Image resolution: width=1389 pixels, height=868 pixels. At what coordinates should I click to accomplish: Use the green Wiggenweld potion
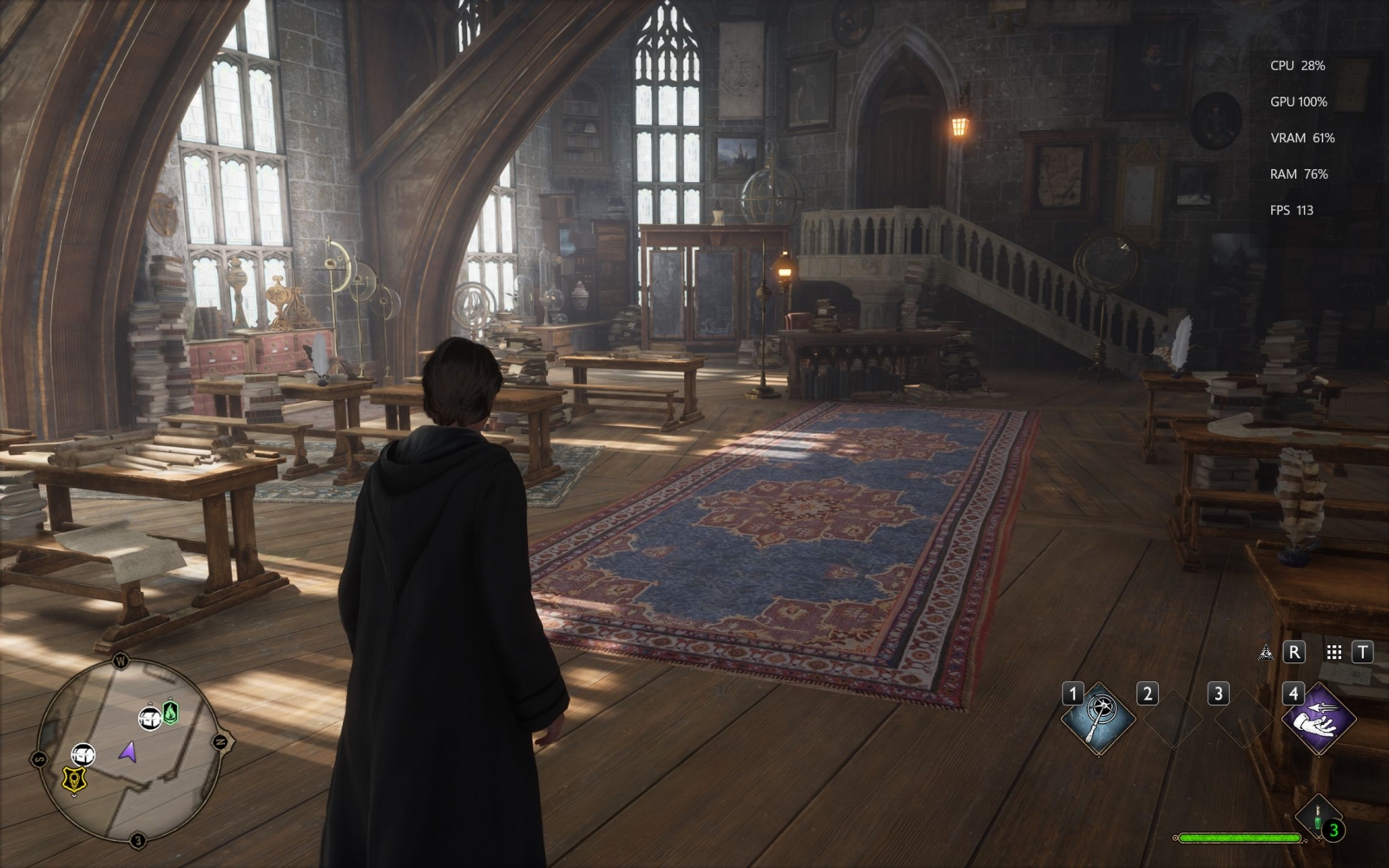[1318, 818]
